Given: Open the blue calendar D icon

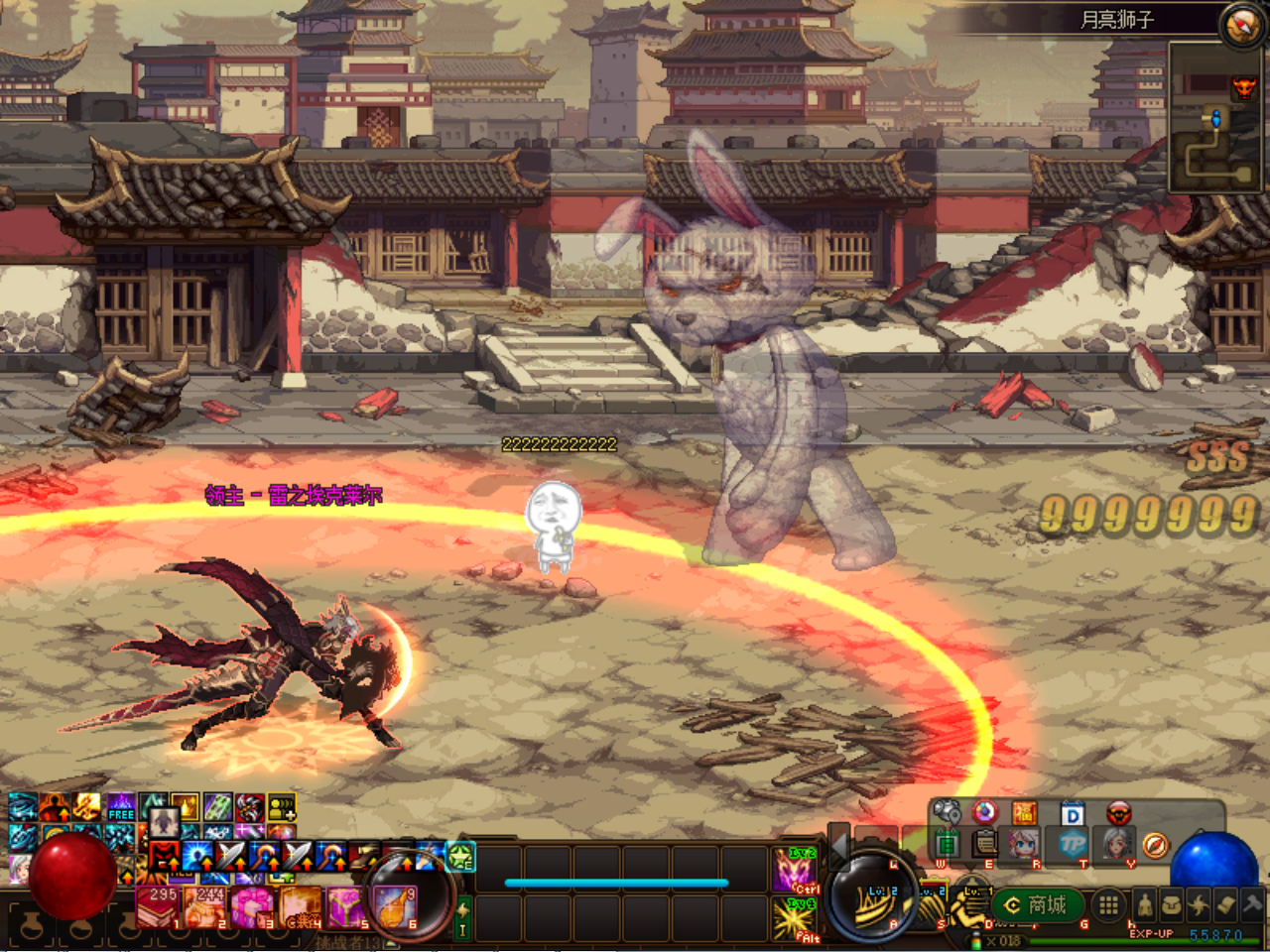Looking at the screenshot, I should (1073, 814).
